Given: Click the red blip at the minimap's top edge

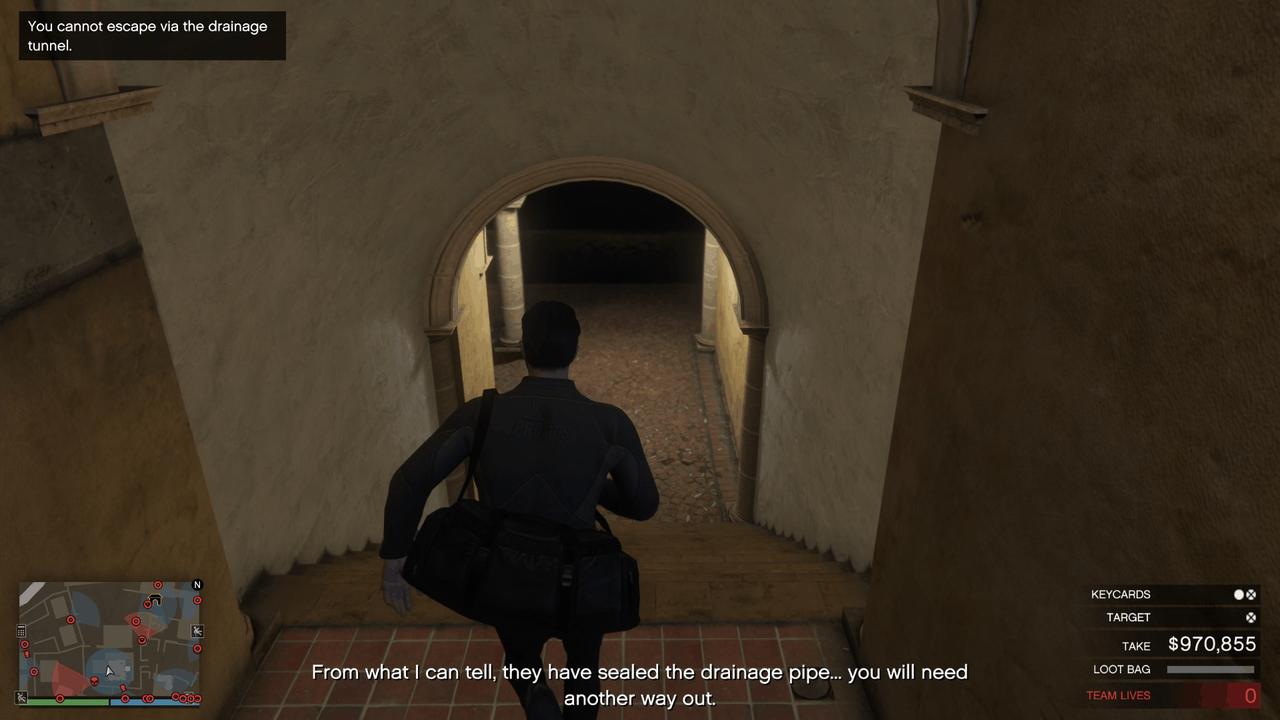Looking at the screenshot, I should pos(158,584).
